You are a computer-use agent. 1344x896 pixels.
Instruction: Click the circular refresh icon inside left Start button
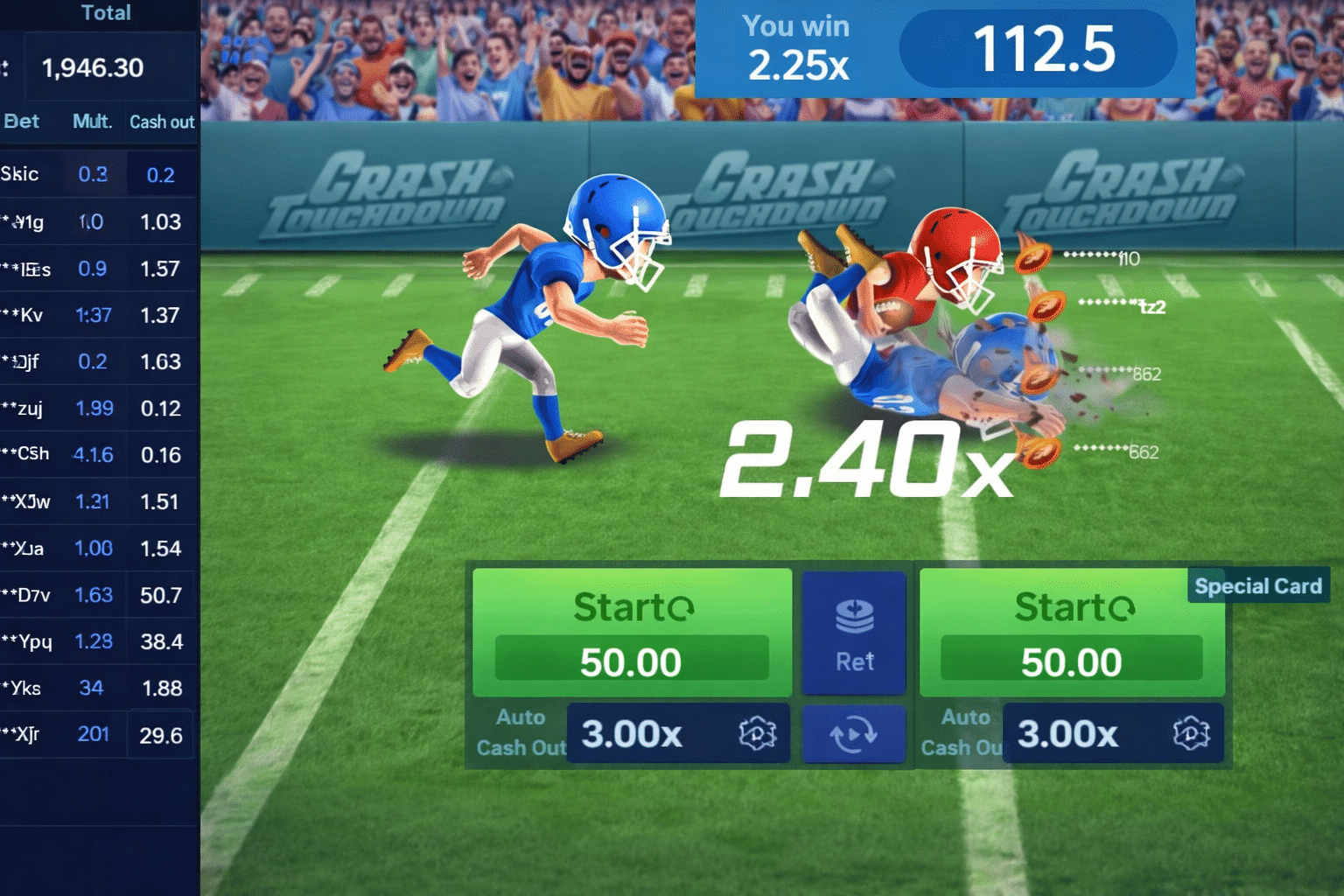[x=682, y=607]
